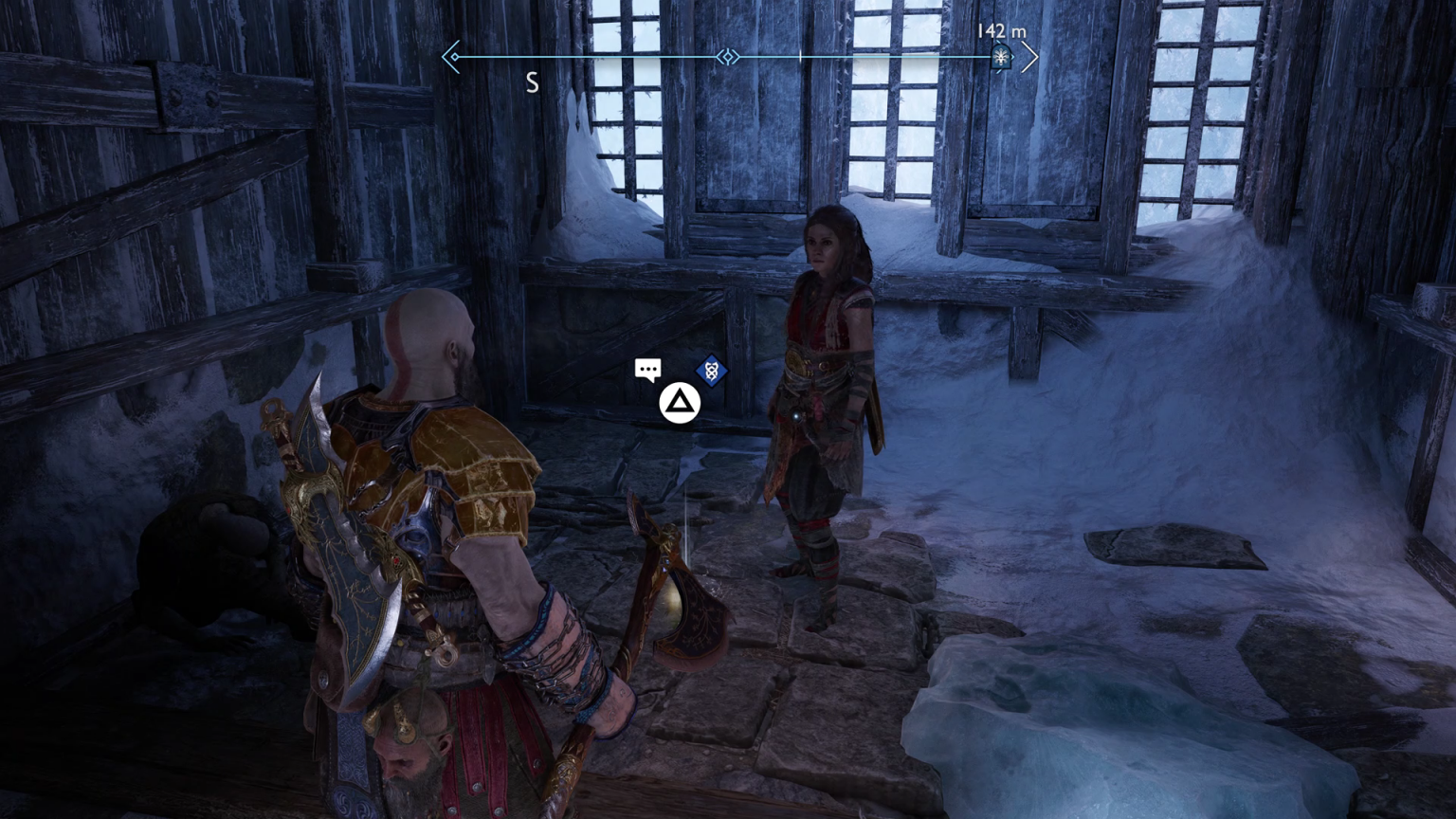The width and height of the screenshot is (1456, 819).
Task: Click the Triangle interact button to talk
Action: 679,402
